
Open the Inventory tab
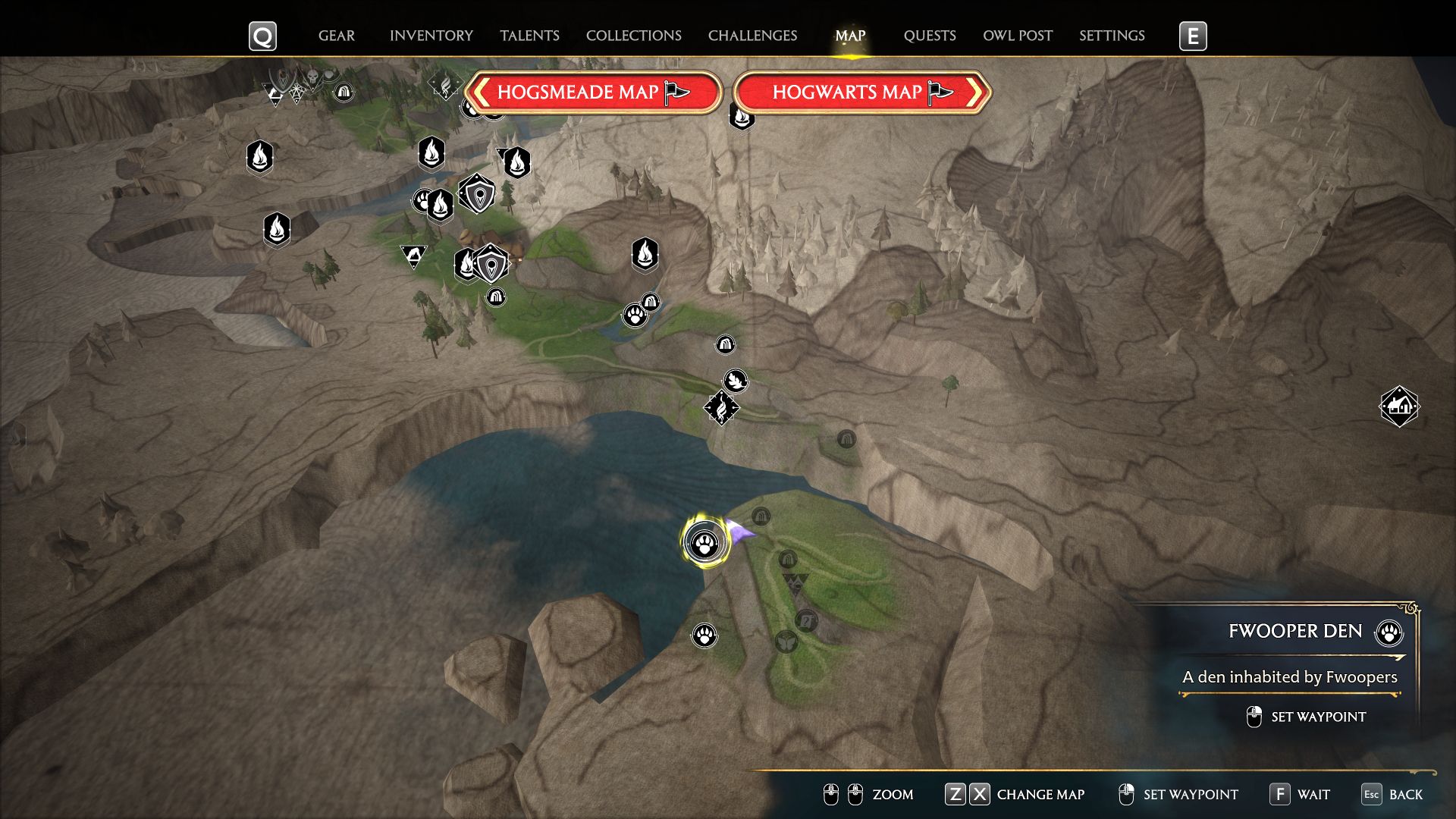click(x=431, y=36)
